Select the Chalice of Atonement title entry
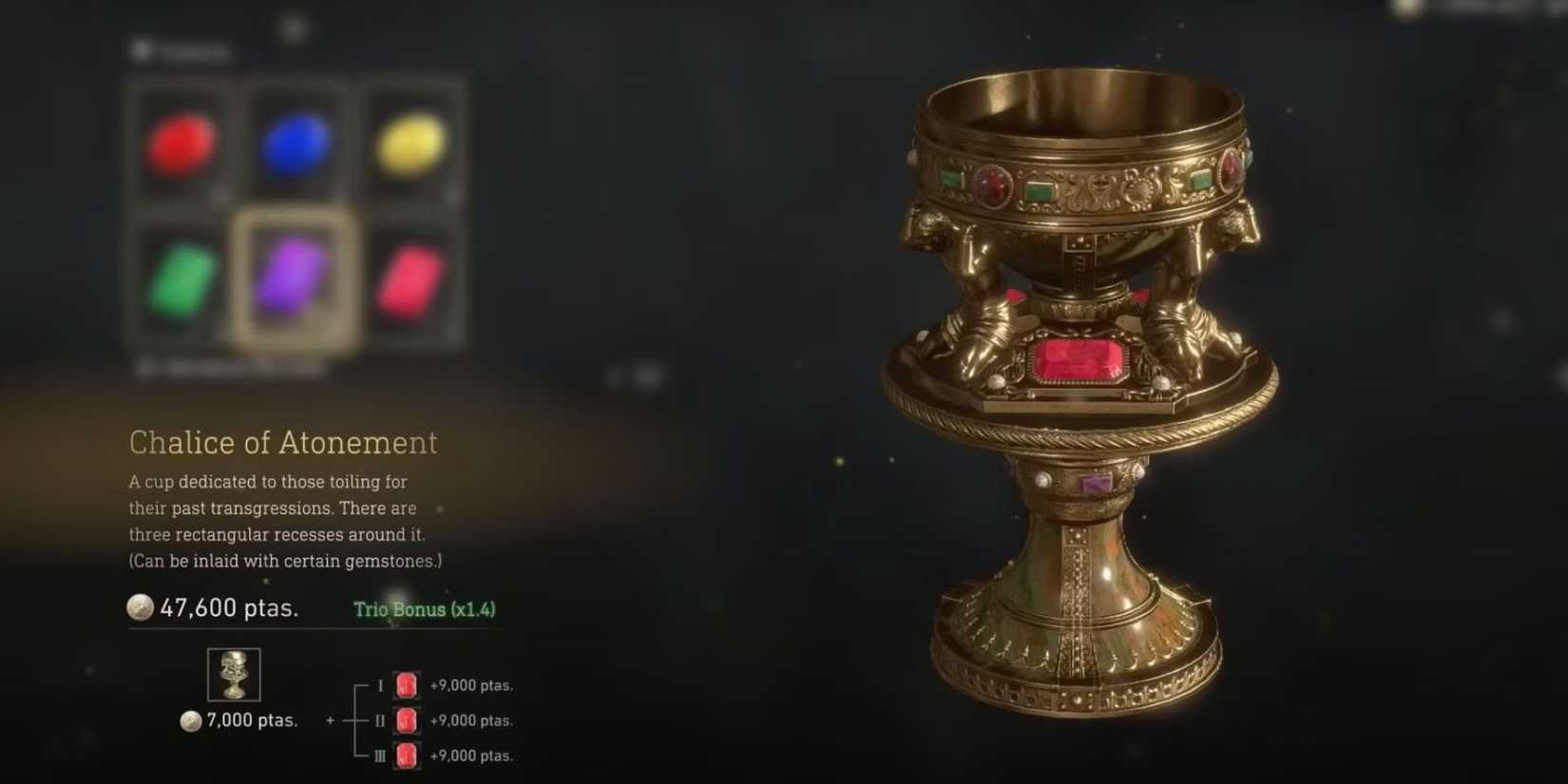The image size is (1568, 784). coord(283,442)
